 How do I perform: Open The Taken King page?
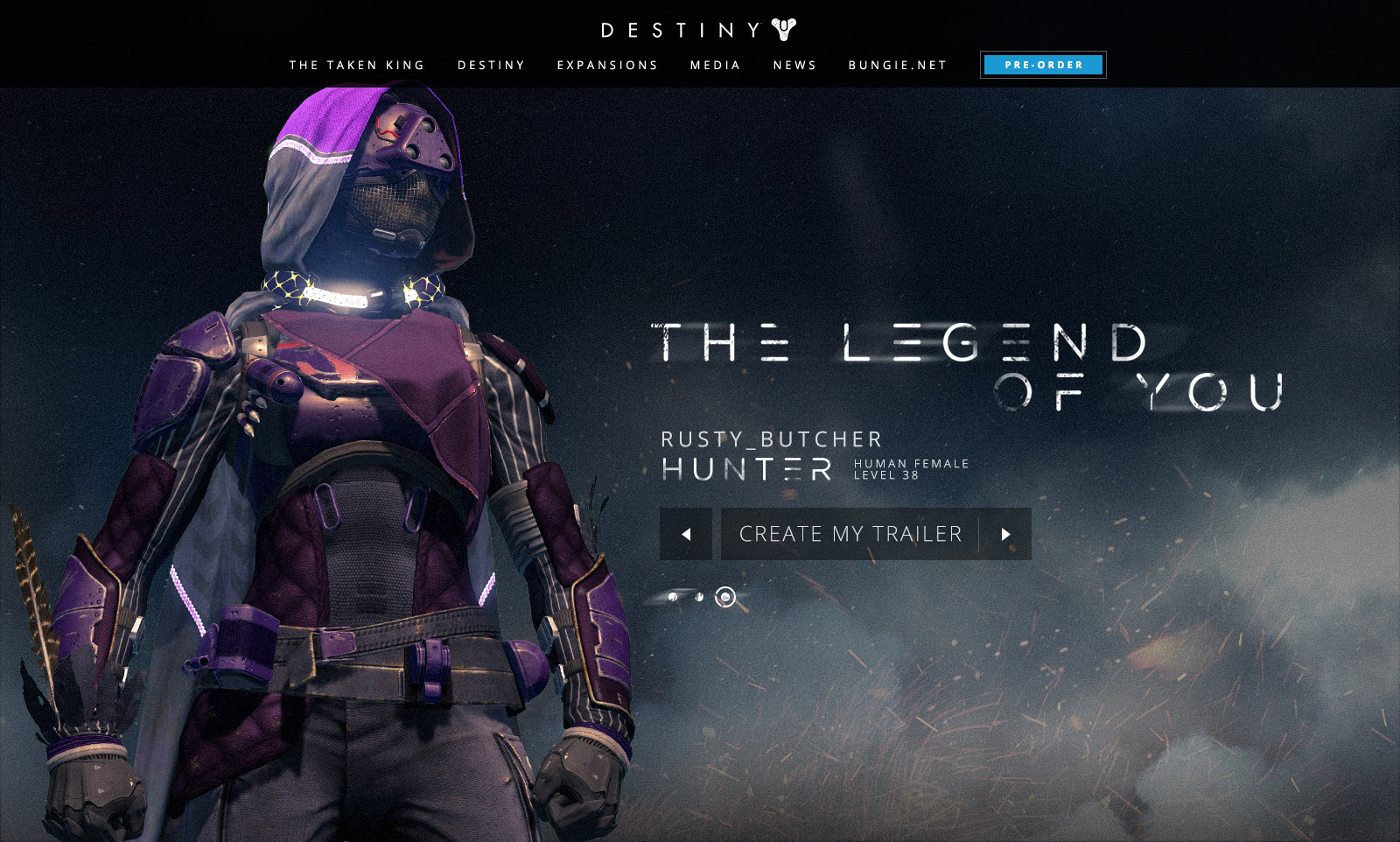[357, 66]
